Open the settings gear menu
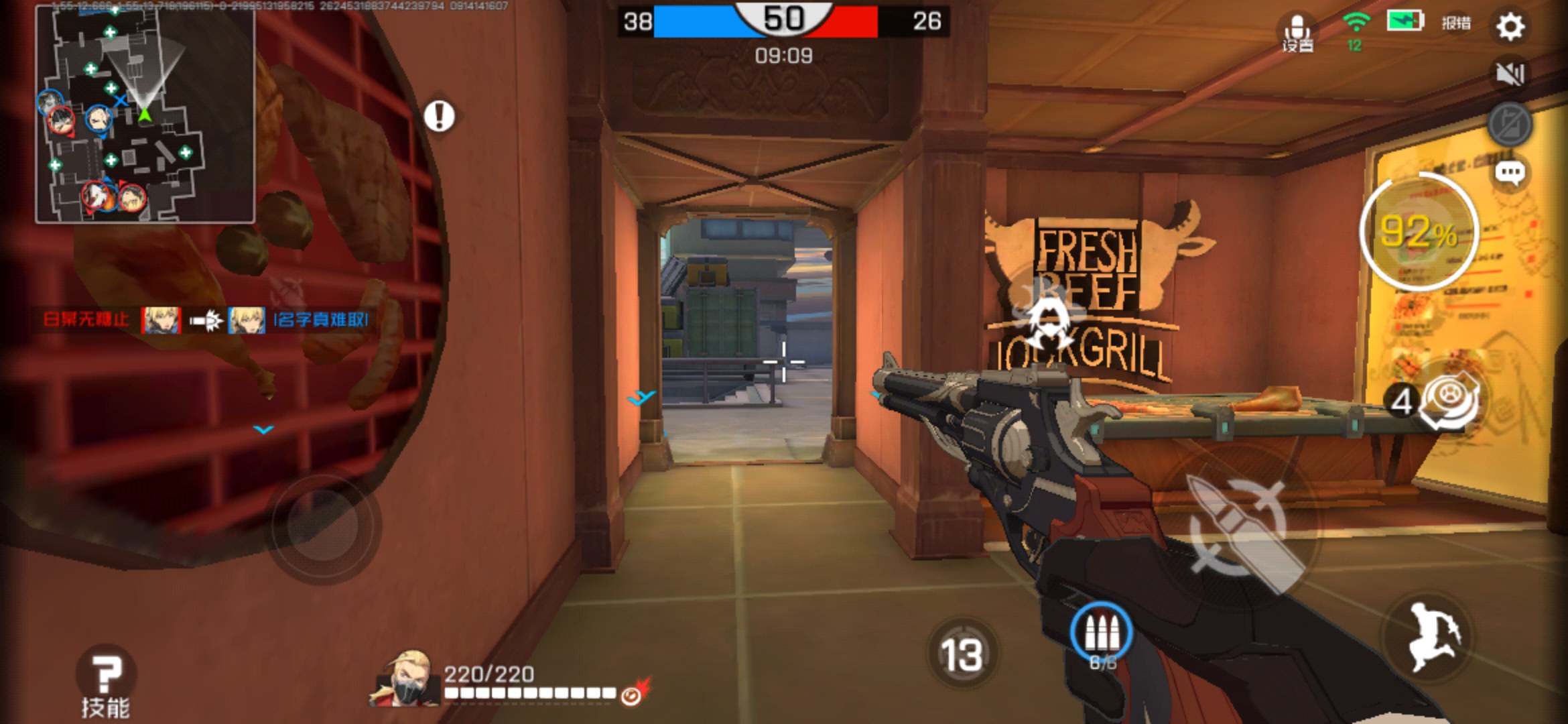This screenshot has height=724, width=1568. [x=1510, y=27]
